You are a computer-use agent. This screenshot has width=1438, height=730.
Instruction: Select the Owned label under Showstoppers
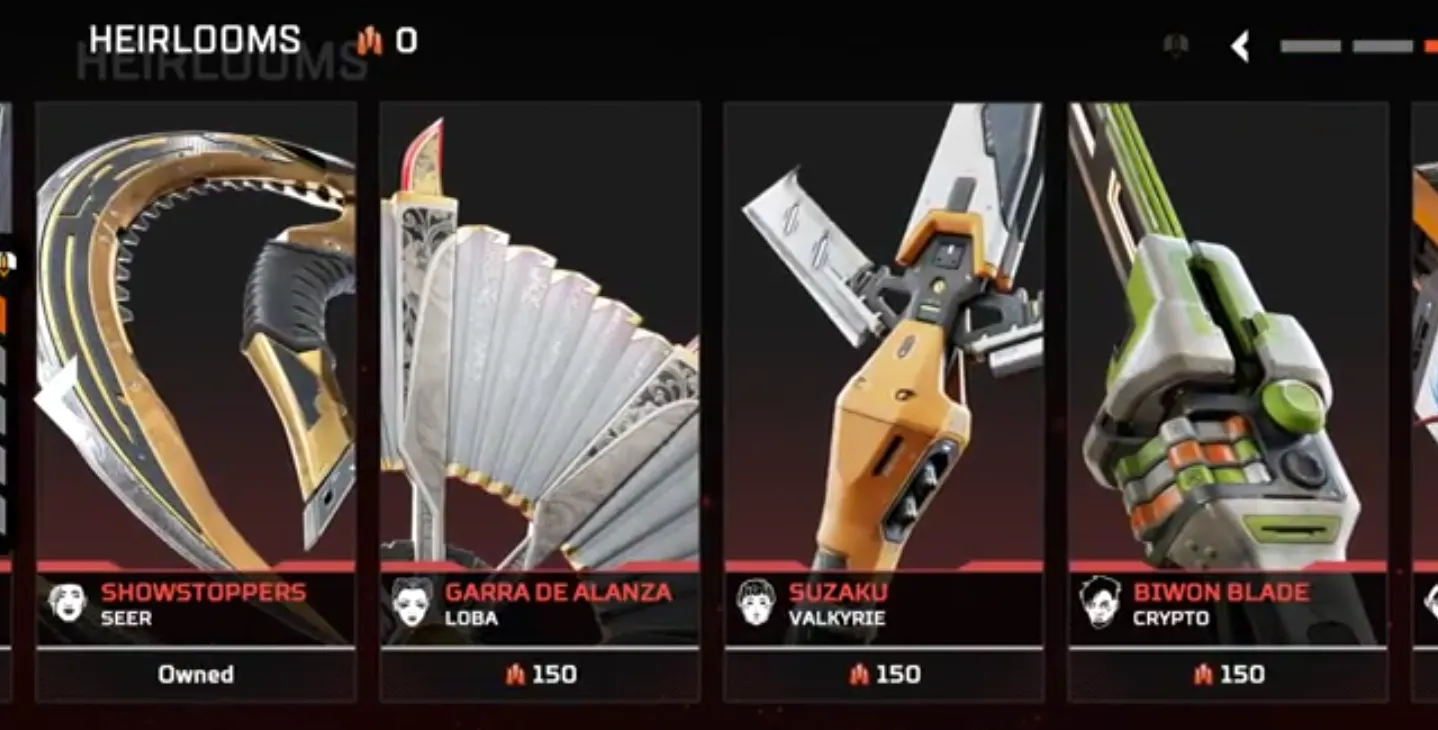(x=196, y=674)
